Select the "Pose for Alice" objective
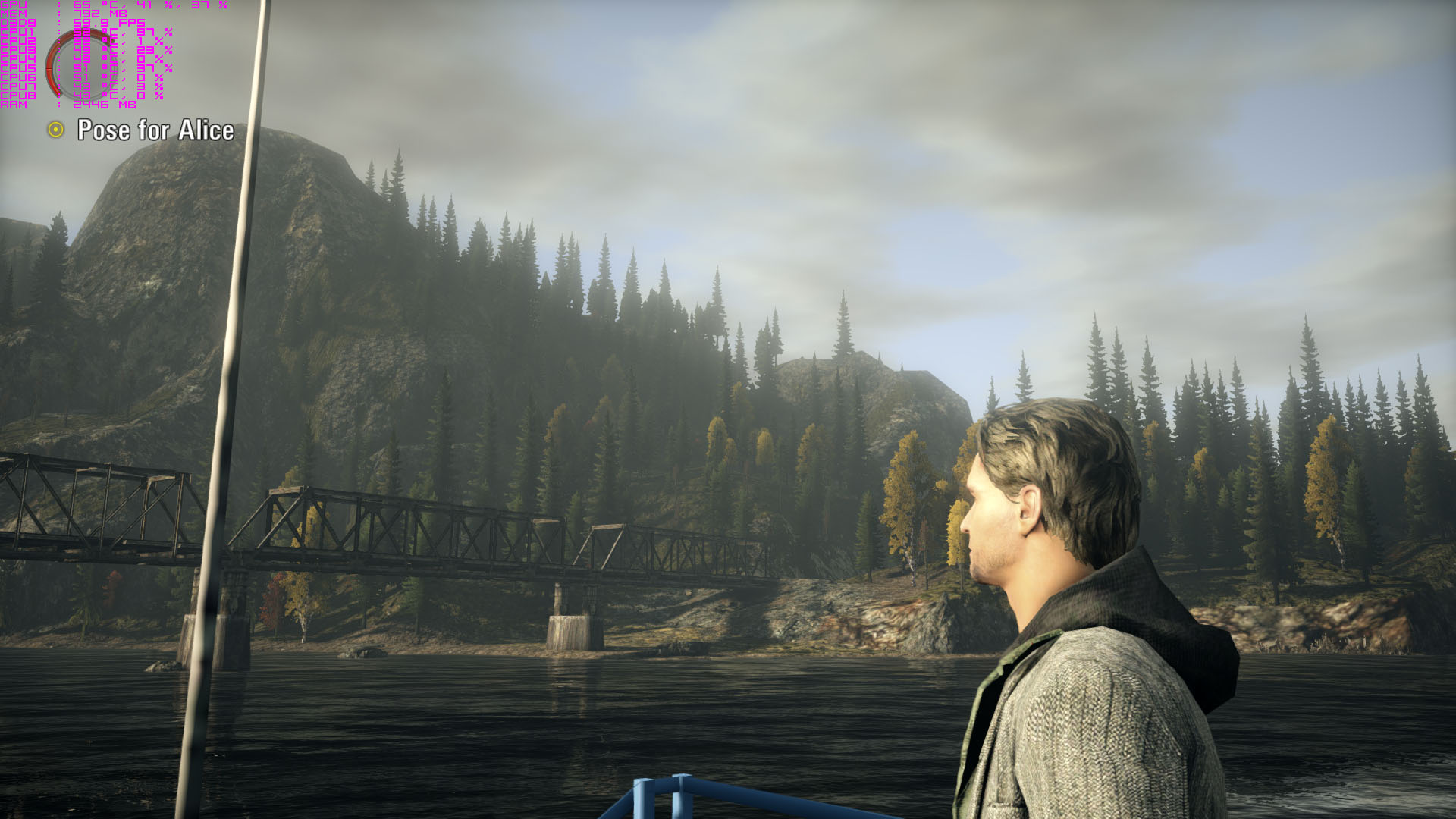Screen dimensions: 1456x819 [155, 130]
